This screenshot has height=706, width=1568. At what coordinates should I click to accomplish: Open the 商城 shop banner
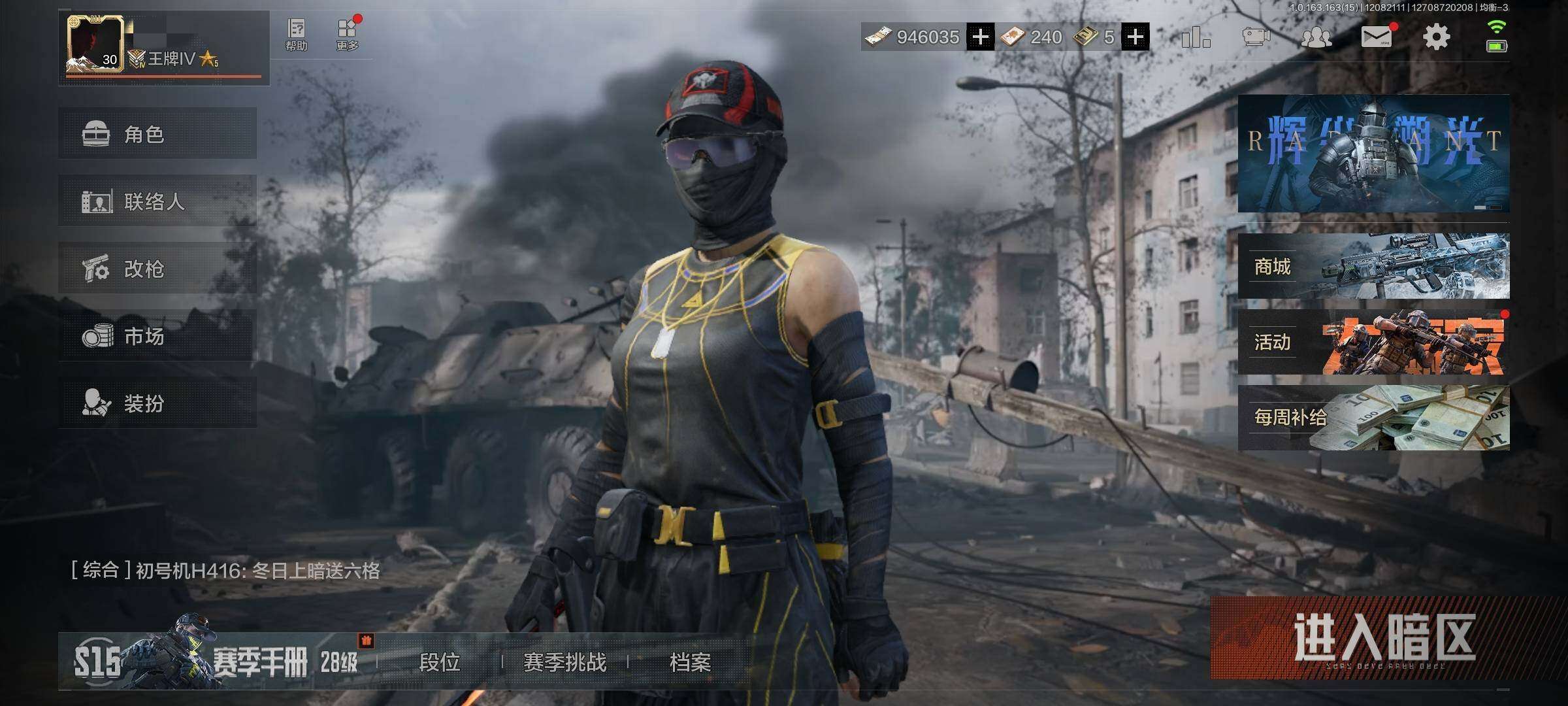tap(1373, 266)
